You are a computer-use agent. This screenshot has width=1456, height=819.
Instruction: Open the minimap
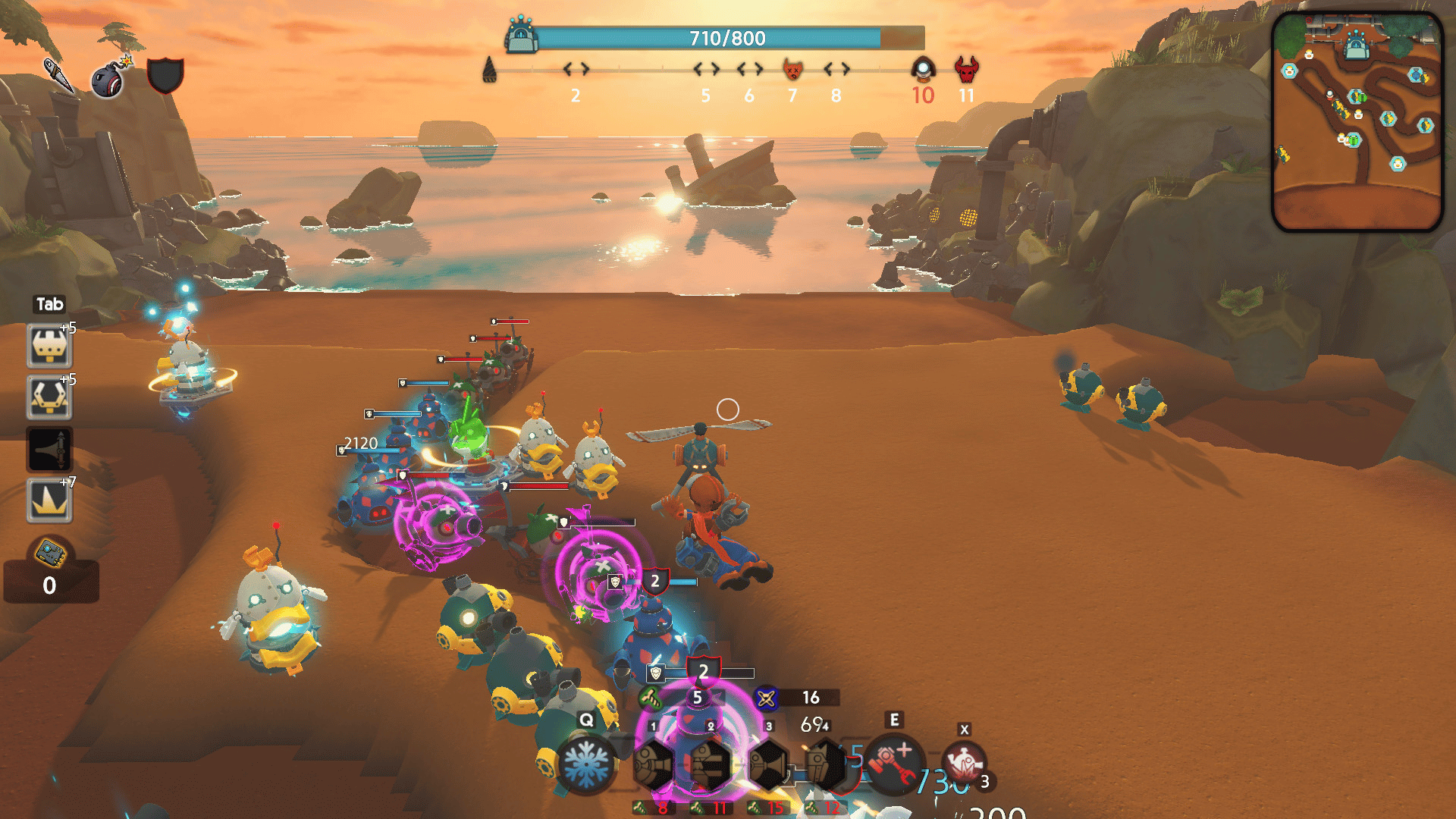click(x=1357, y=121)
